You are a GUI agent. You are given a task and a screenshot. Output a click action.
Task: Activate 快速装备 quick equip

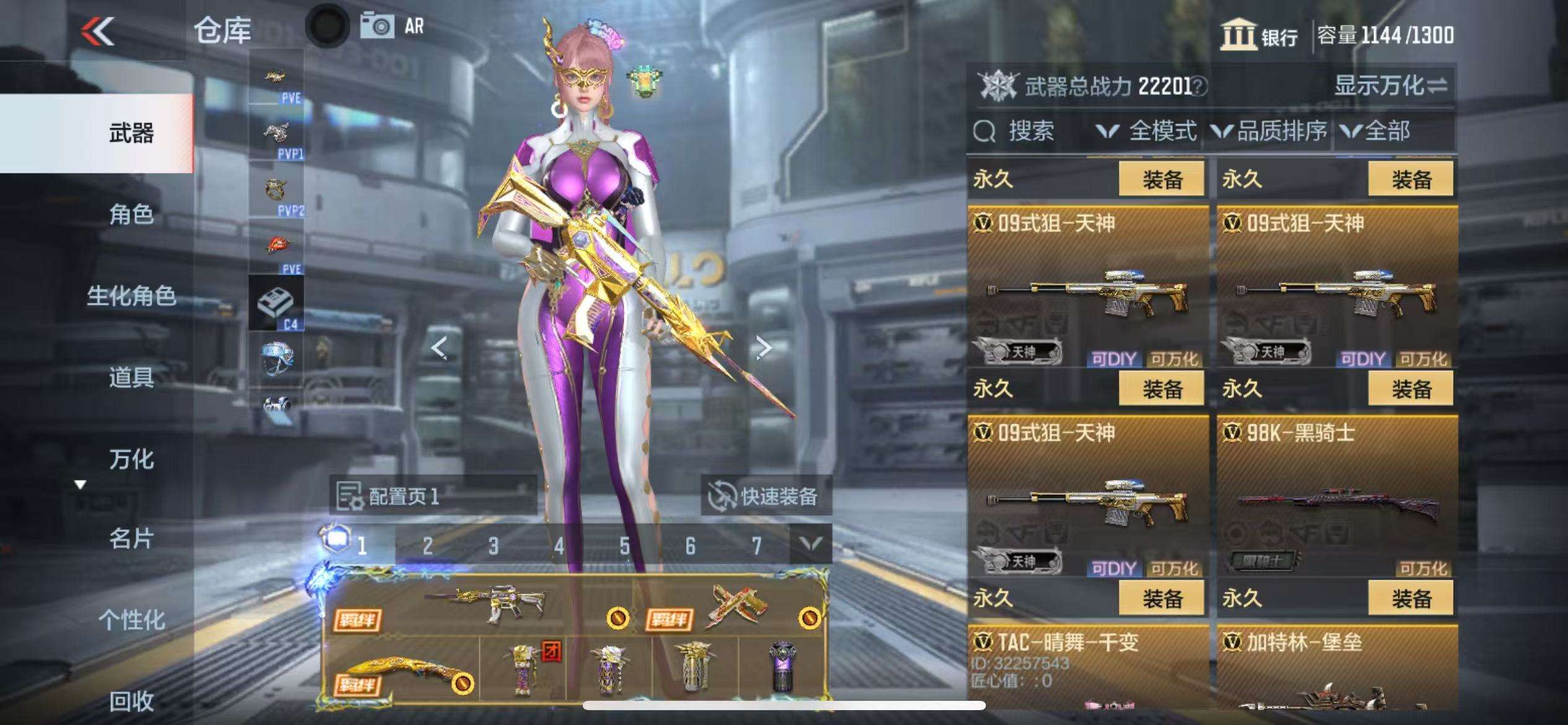765,496
